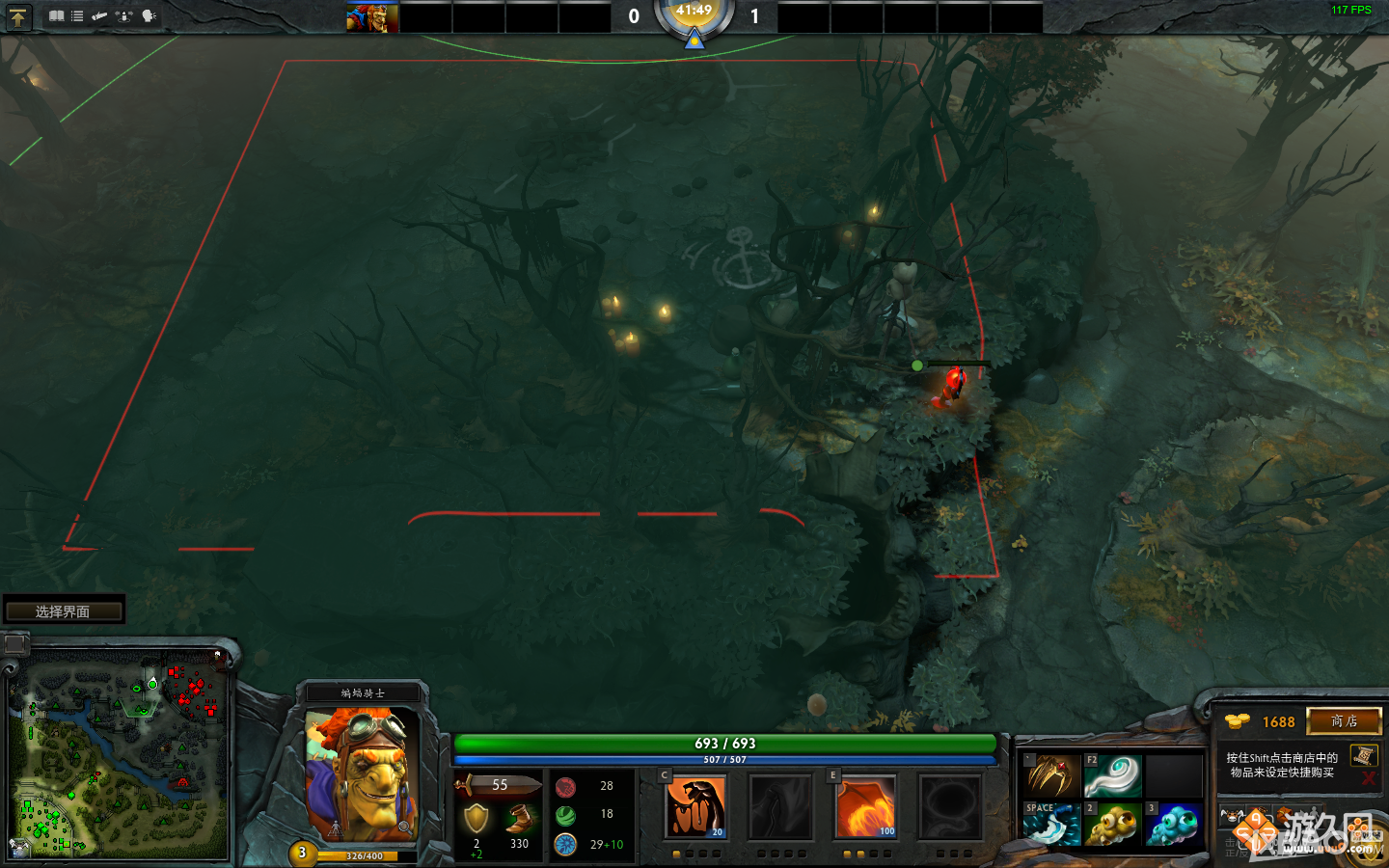Image resolution: width=1389 pixels, height=868 pixels.
Task: Open the 选择界面 interface selector
Action: click(64, 610)
